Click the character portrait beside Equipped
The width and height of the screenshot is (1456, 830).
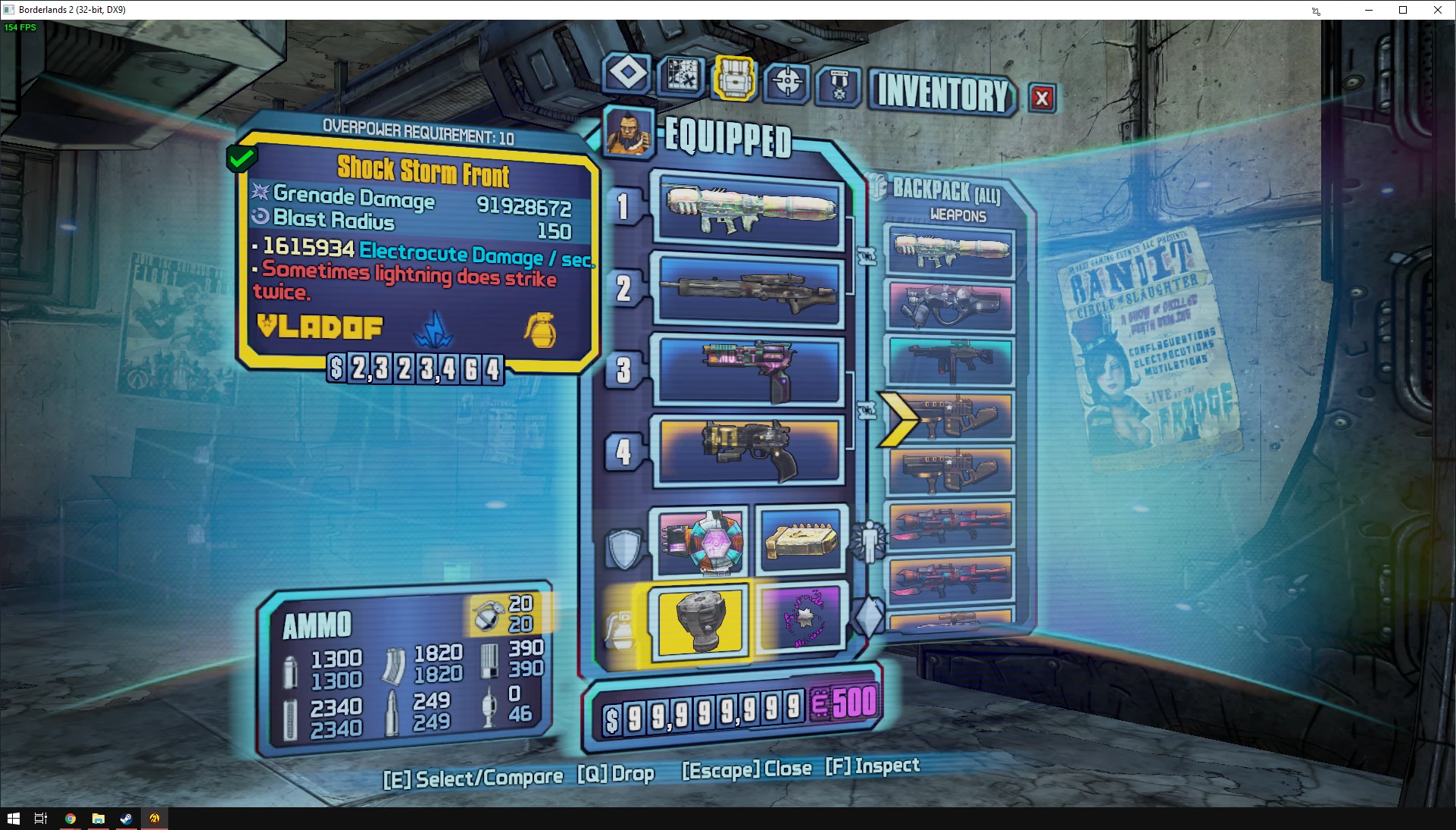tap(628, 132)
